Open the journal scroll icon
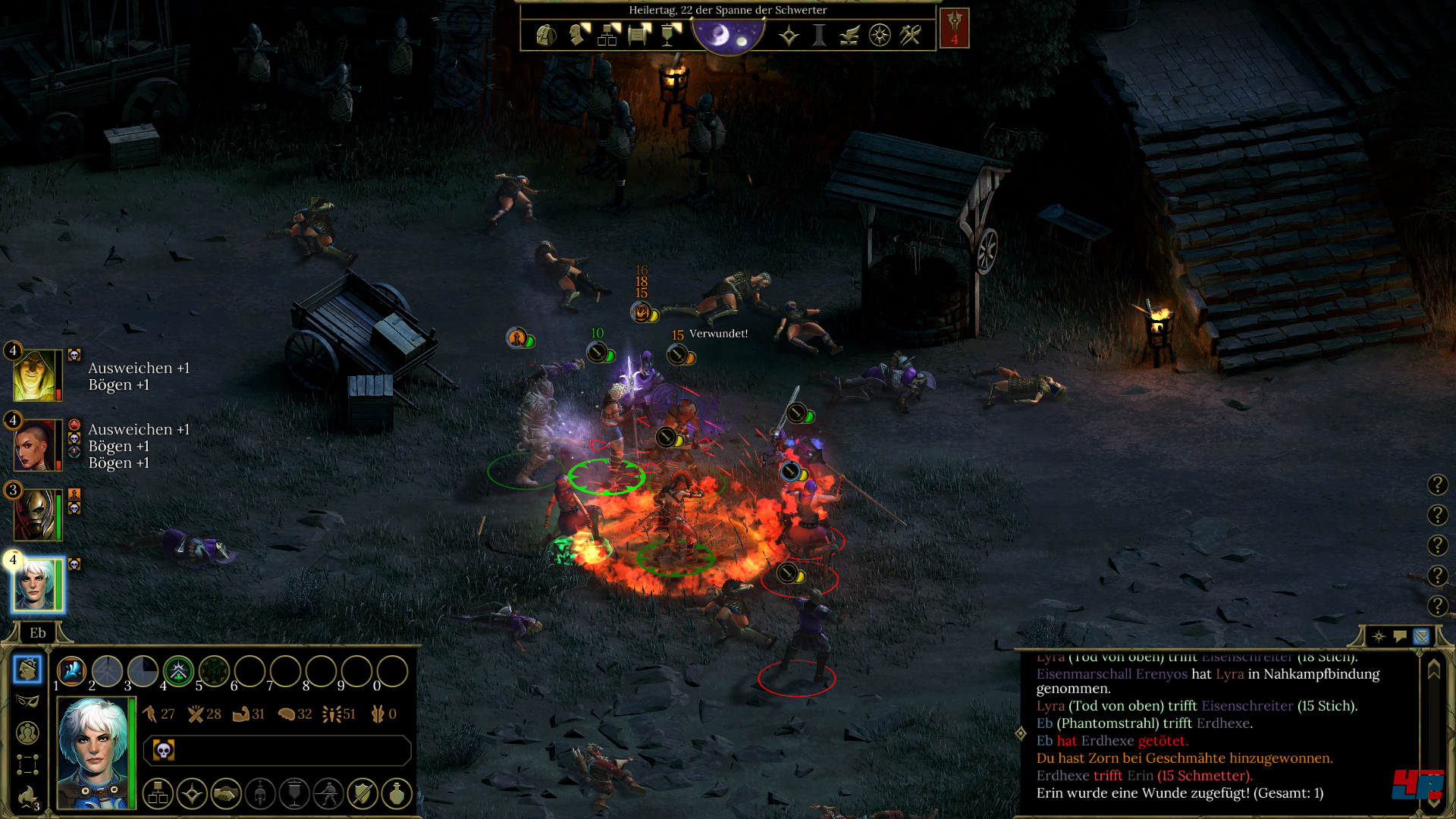 639,35
